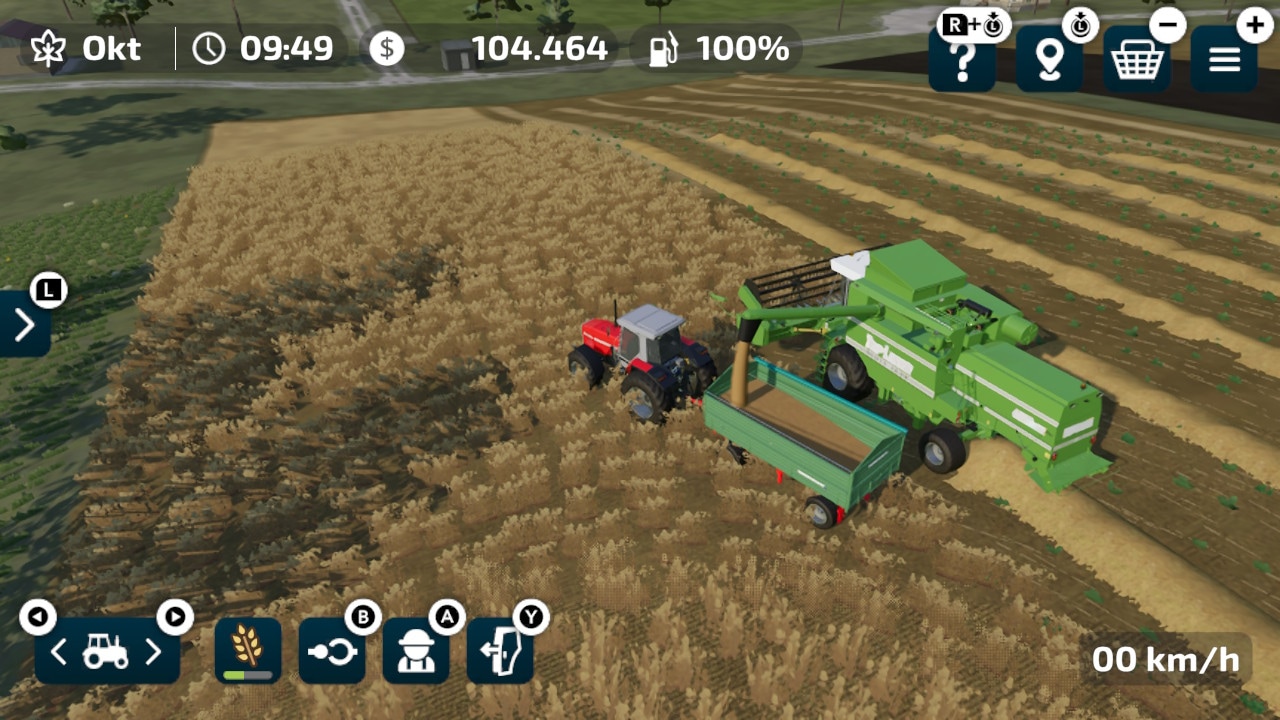Open the map with the location pin icon

pyautogui.click(x=1048, y=61)
